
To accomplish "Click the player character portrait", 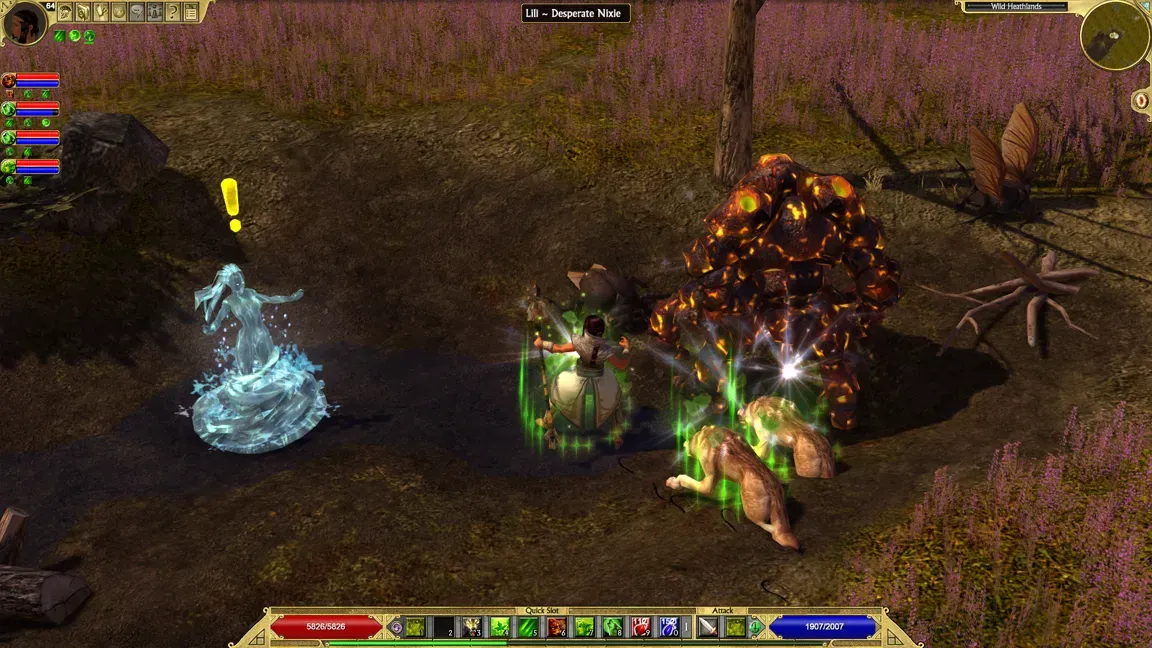I will 24,23.
